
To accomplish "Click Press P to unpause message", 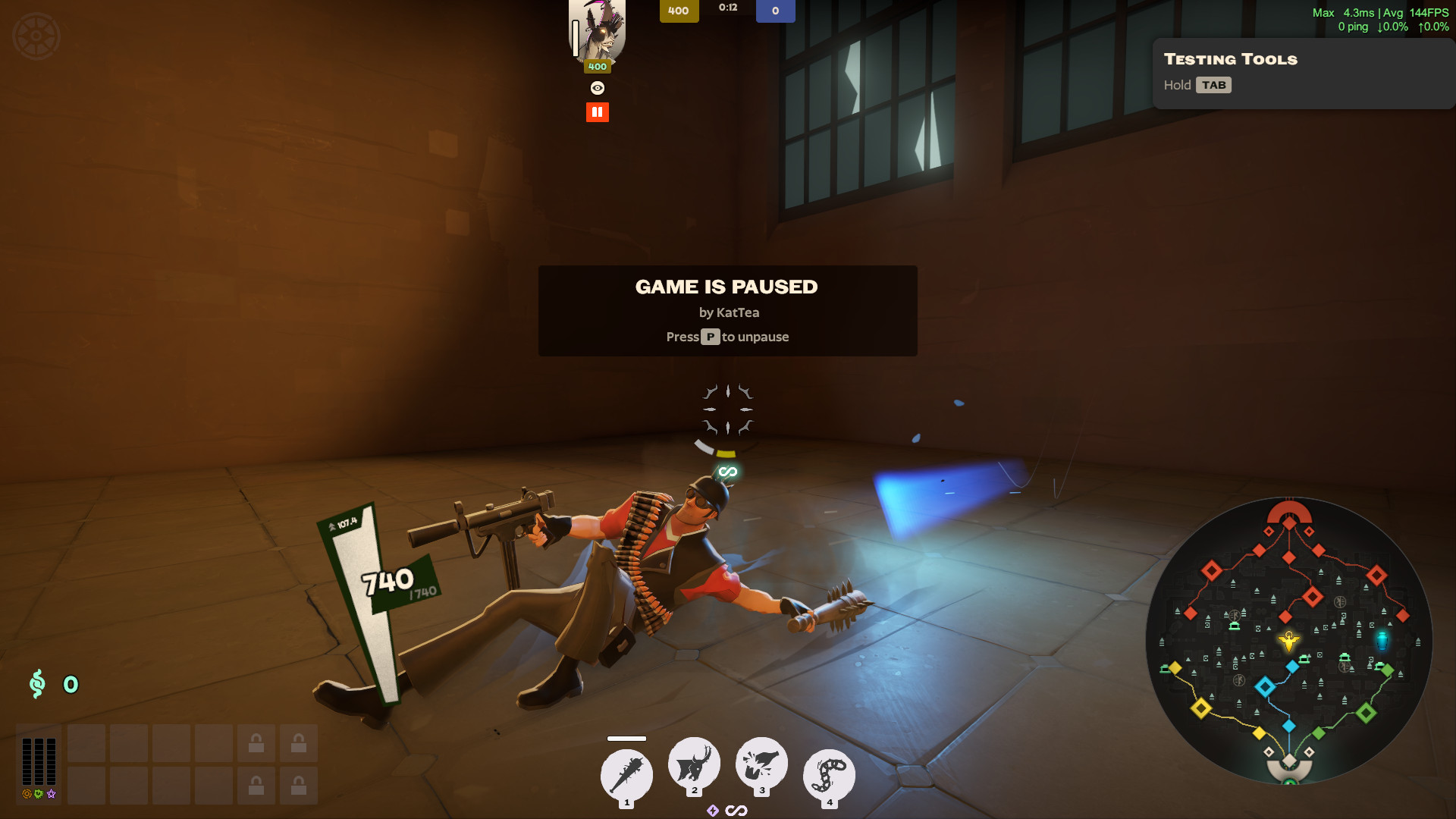I will click(x=726, y=337).
